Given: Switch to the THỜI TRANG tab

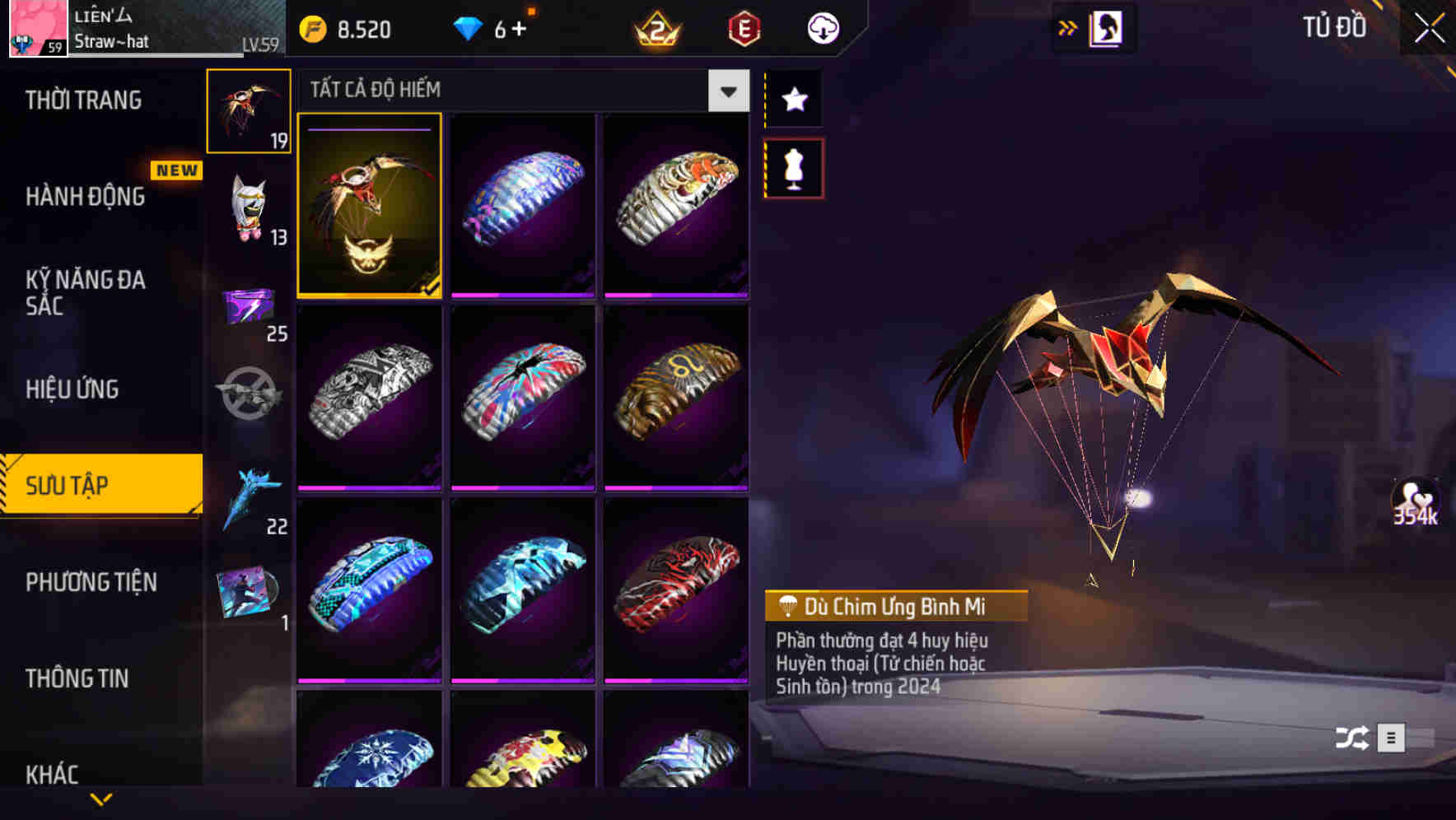Looking at the screenshot, I should click(82, 100).
